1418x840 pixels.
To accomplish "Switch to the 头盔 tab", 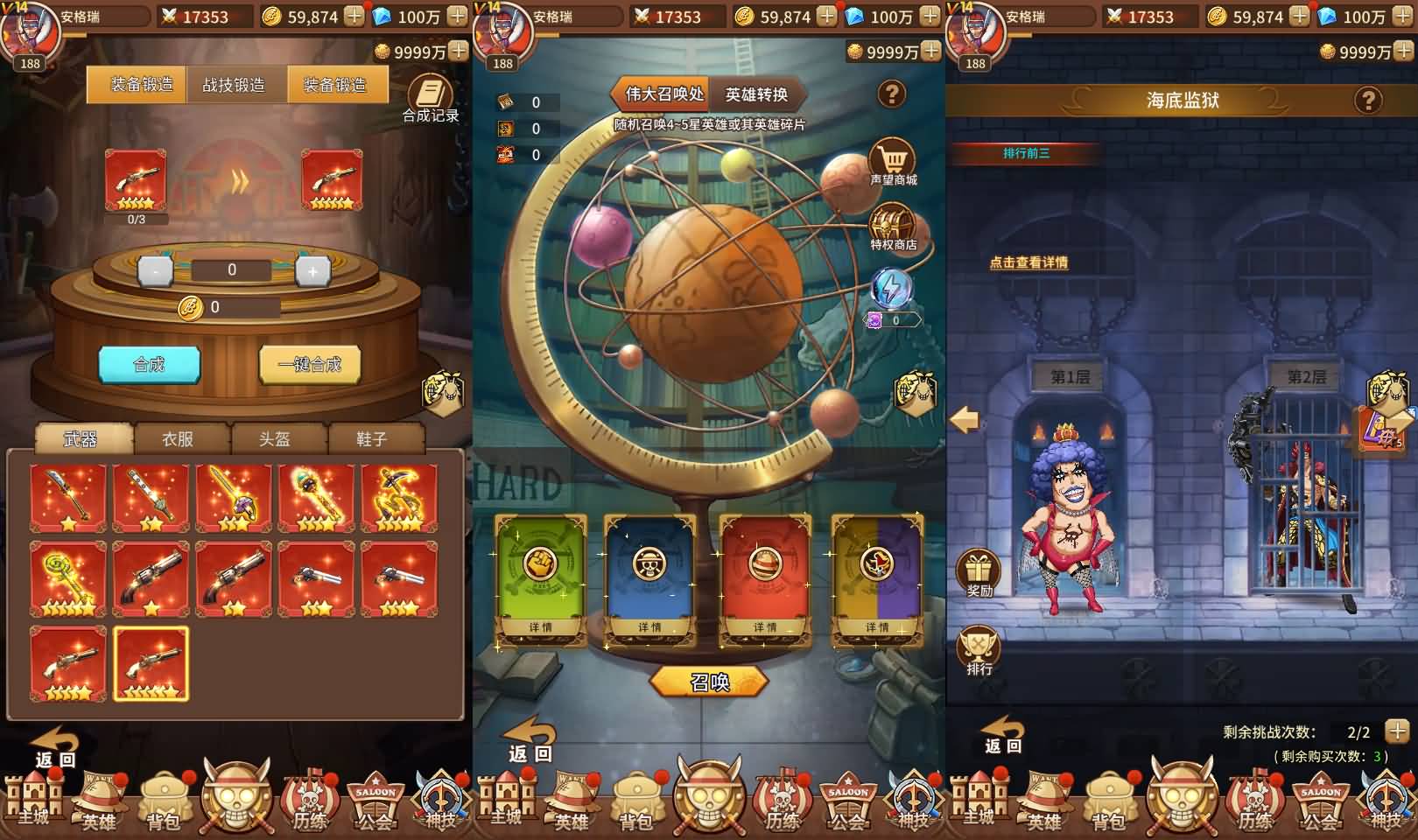I will 275,438.
